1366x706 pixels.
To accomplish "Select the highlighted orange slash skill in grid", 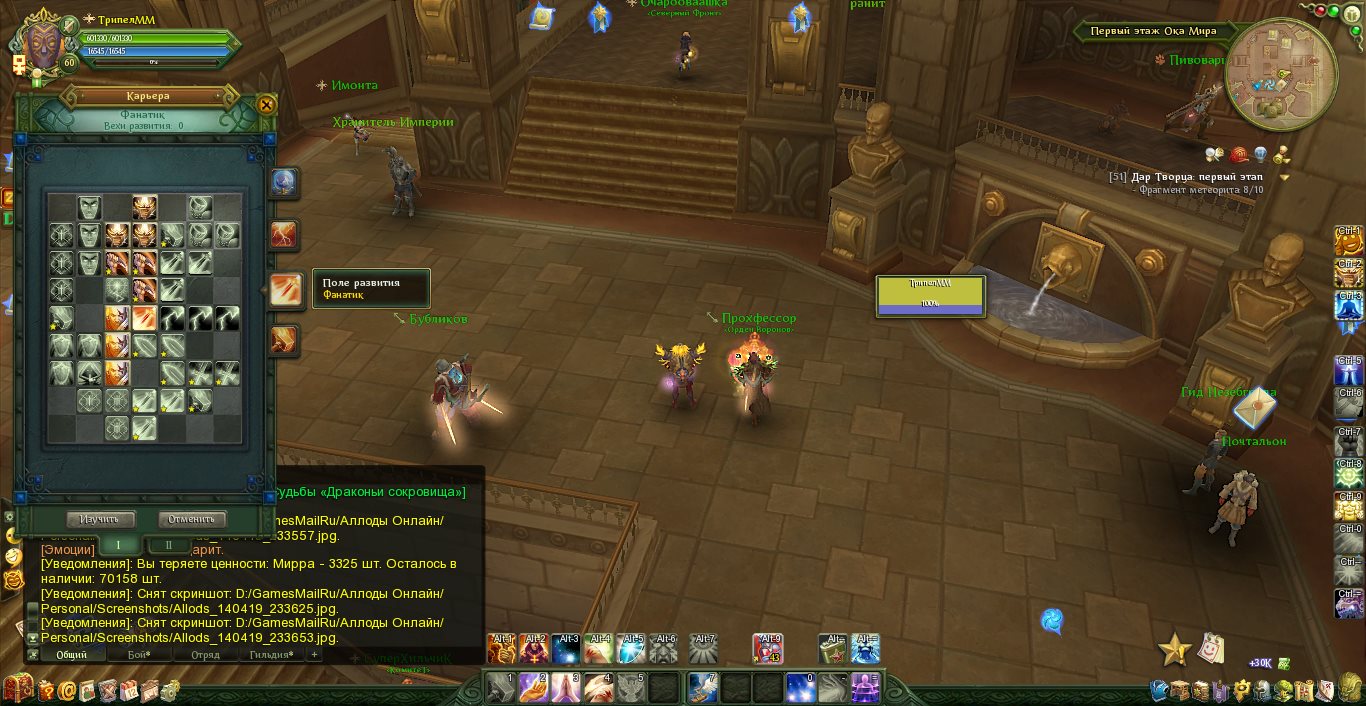I will click(144, 319).
